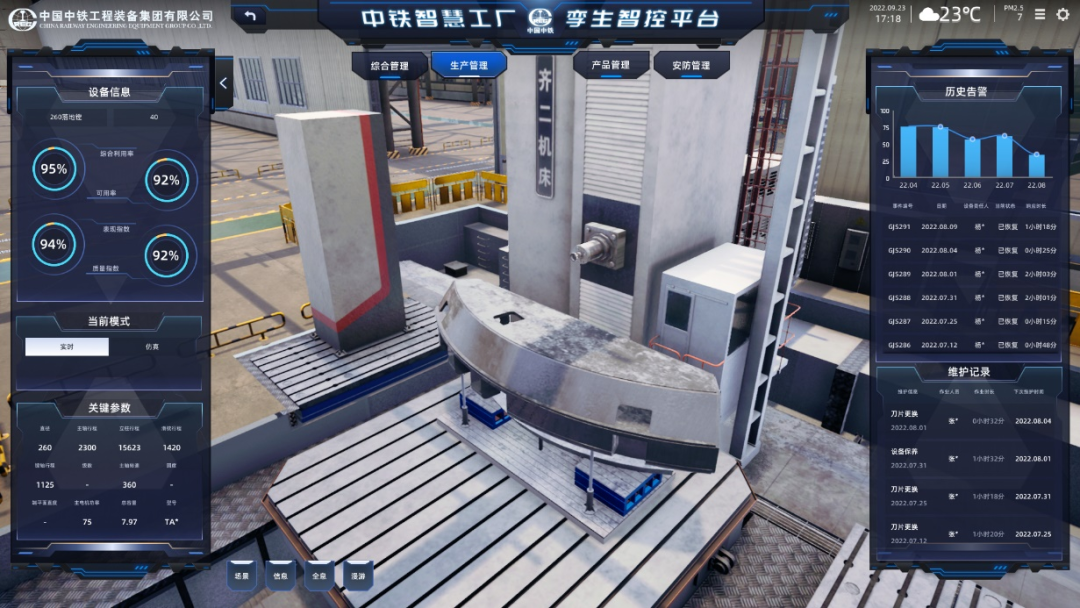
Task: Start the 漫游 roaming view
Action: point(357,576)
